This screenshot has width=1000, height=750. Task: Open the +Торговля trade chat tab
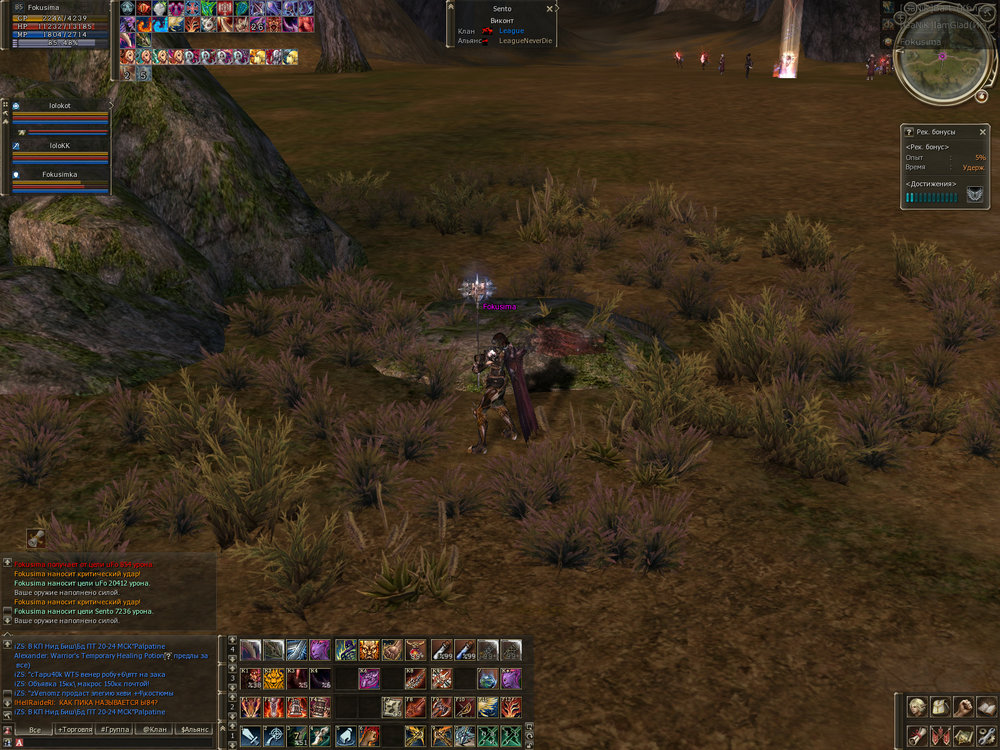click(x=74, y=730)
